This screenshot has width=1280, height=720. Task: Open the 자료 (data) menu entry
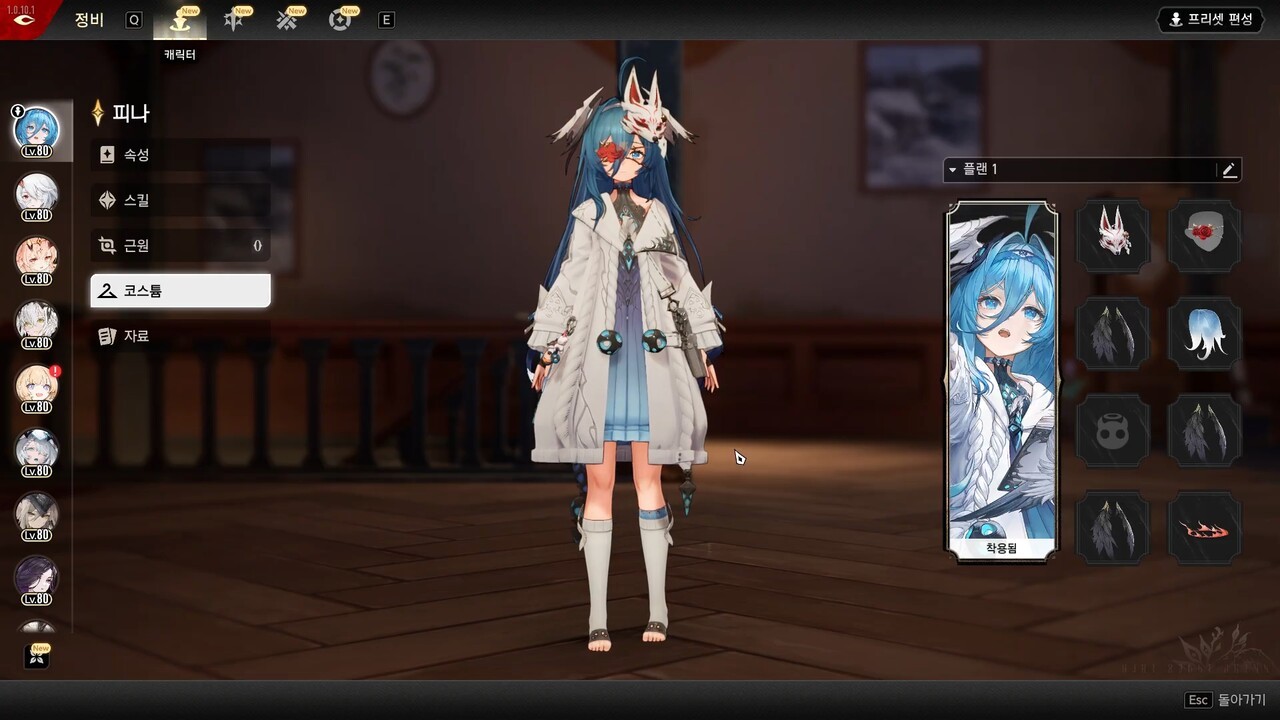[180, 336]
